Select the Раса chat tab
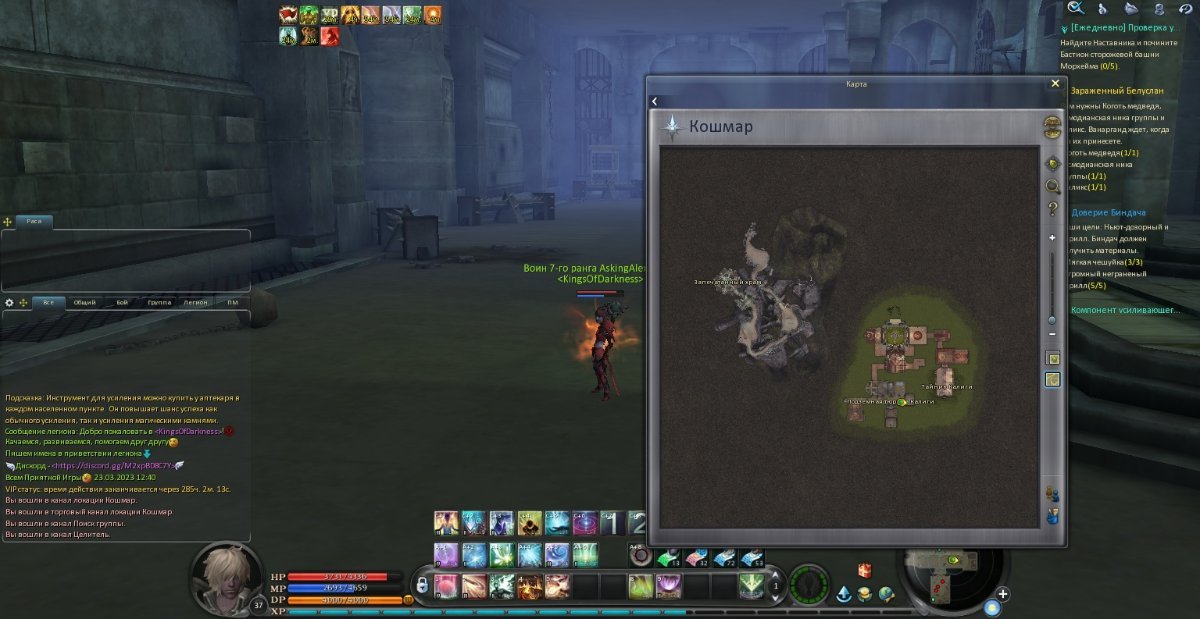Screen dimensions: 1200x619 (x=33, y=221)
